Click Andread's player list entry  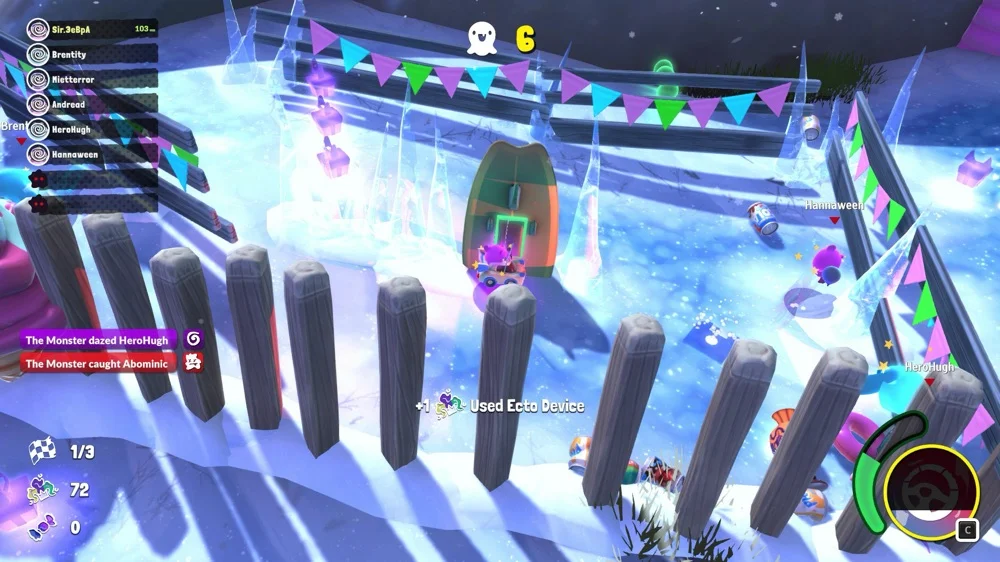(x=92, y=104)
